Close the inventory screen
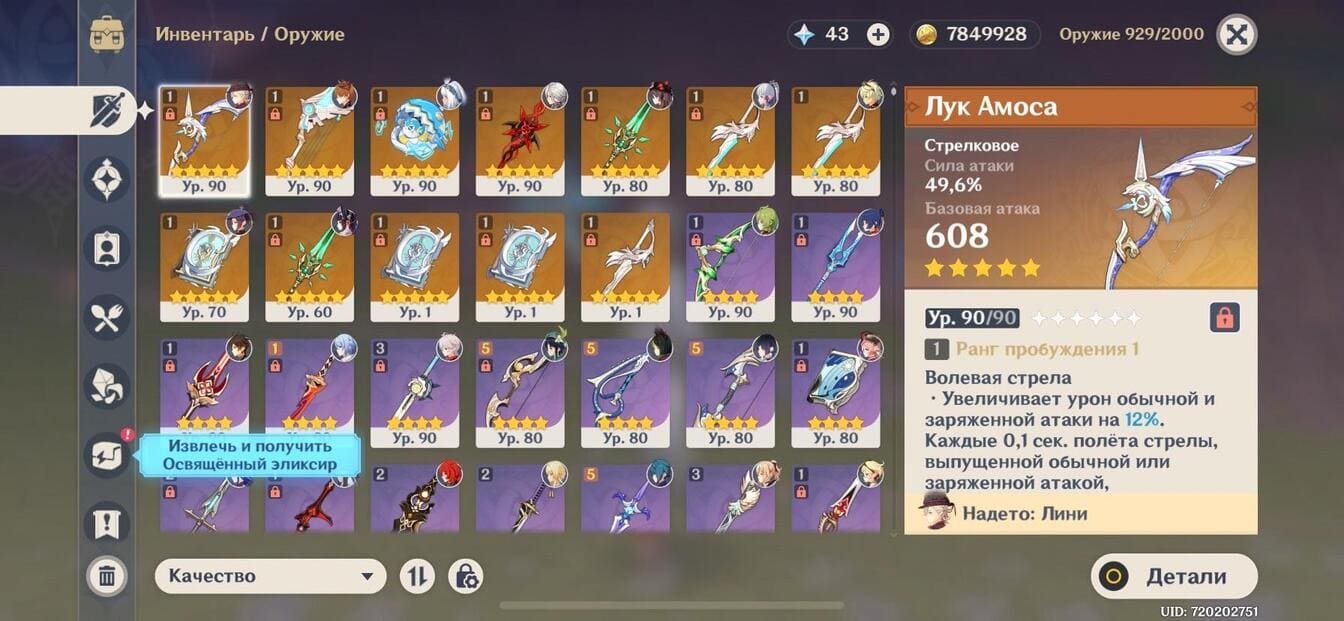 coord(1237,35)
